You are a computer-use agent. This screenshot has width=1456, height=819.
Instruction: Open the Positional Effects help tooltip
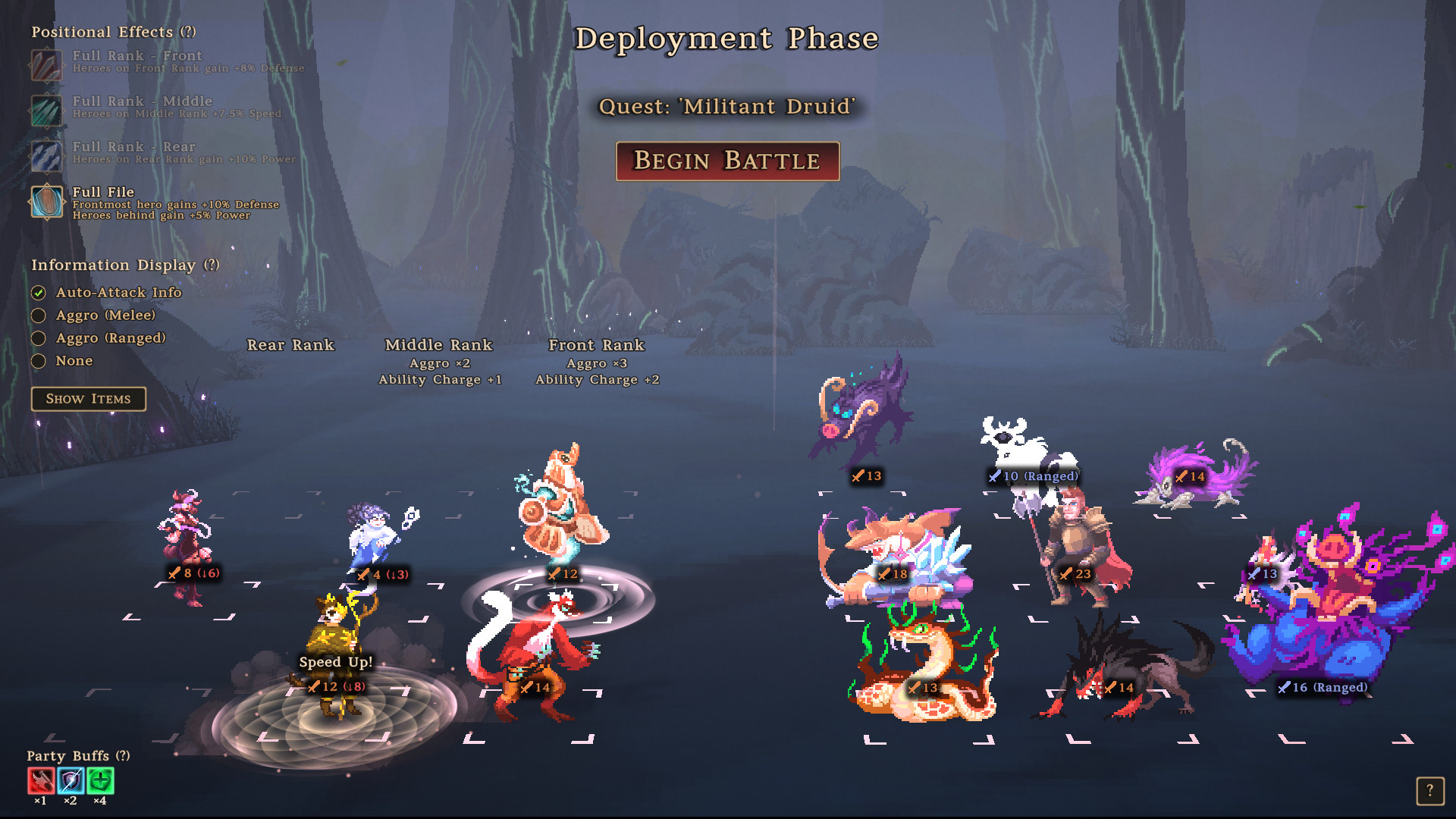[x=188, y=32]
